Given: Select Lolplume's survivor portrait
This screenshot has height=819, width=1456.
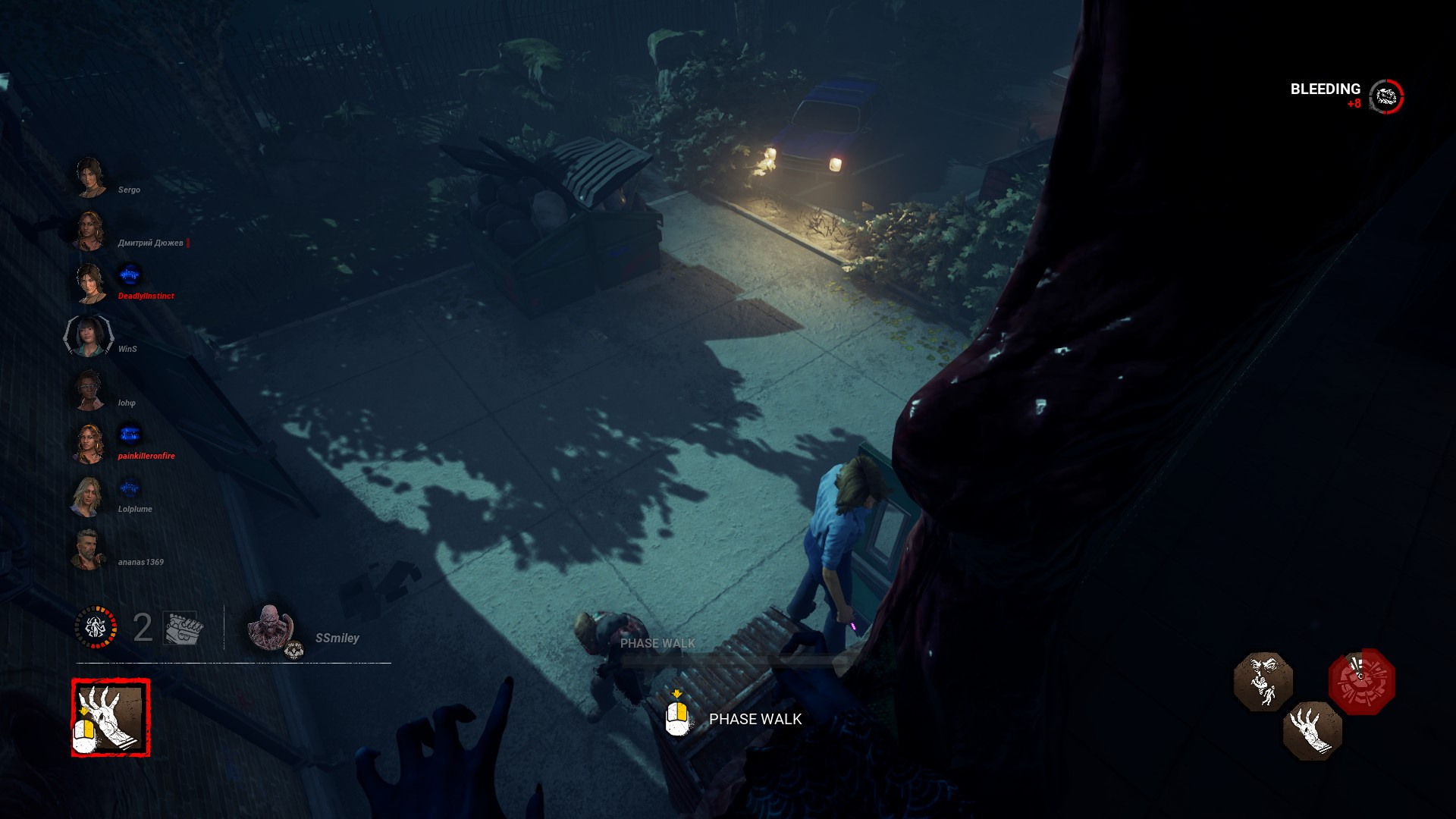Looking at the screenshot, I should point(88,497).
